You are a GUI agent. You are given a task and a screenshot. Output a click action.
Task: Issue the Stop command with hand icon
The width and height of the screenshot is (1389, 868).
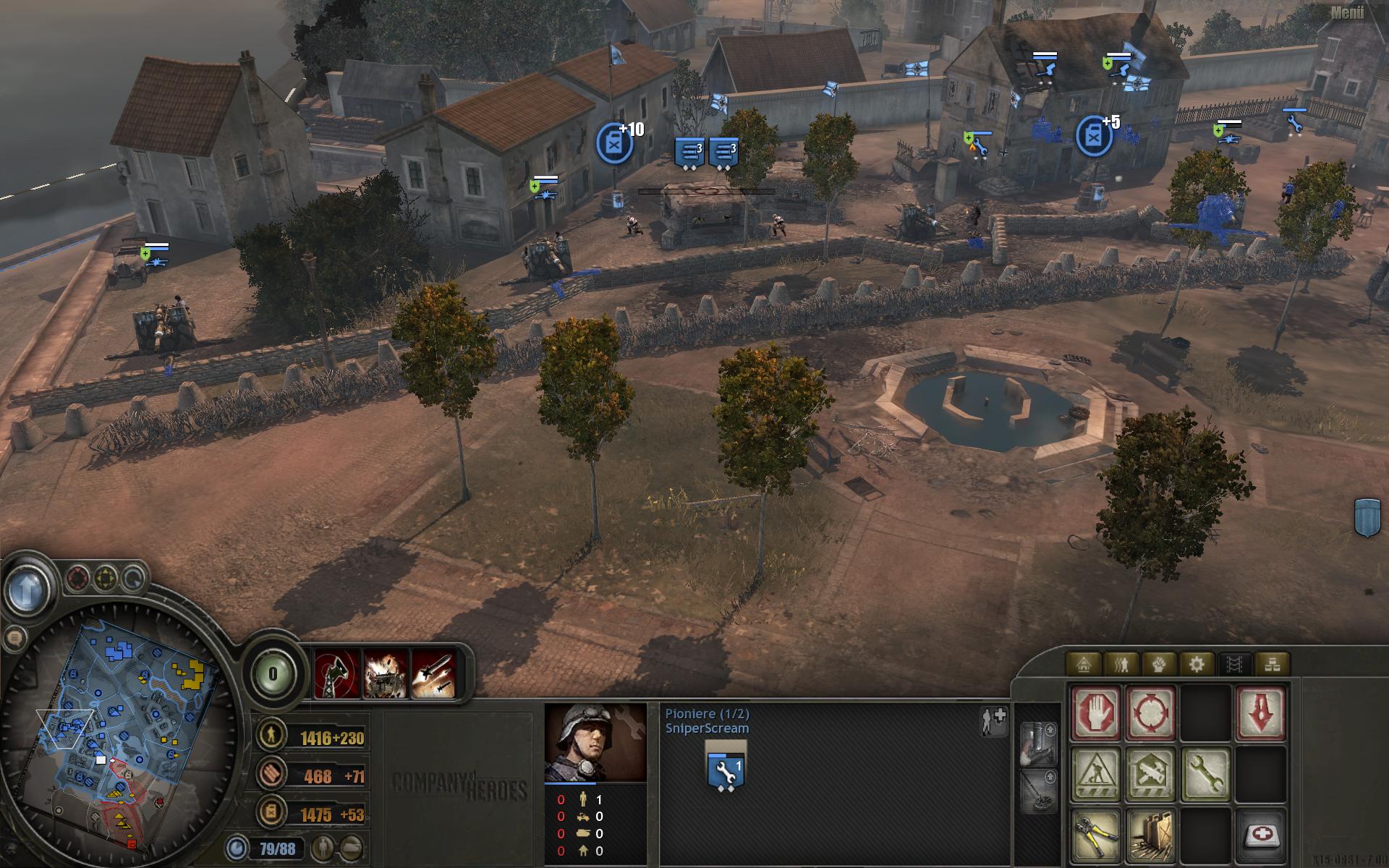[x=1096, y=714]
